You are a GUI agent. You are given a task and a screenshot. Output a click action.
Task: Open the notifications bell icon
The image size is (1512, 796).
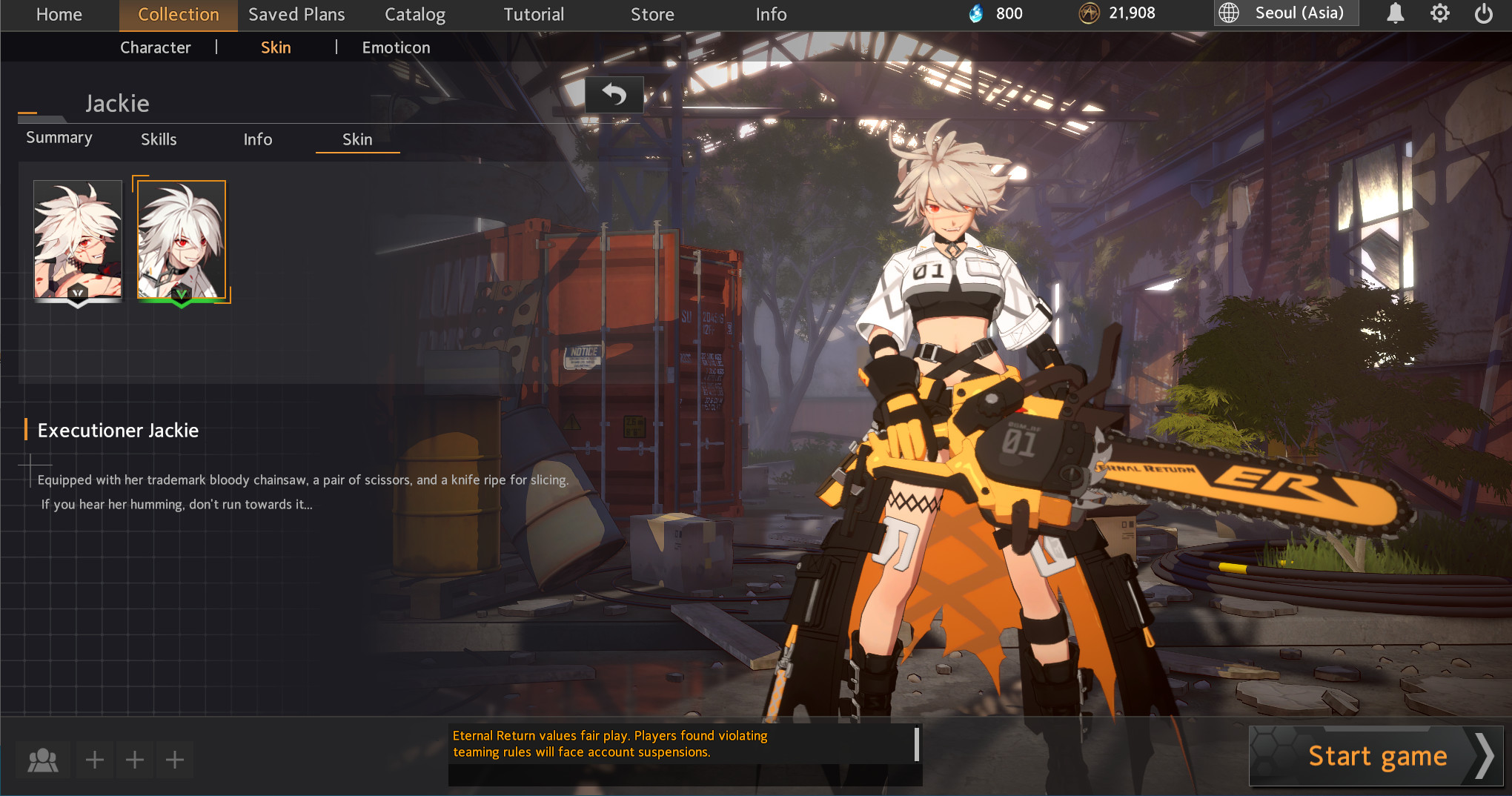(x=1396, y=13)
